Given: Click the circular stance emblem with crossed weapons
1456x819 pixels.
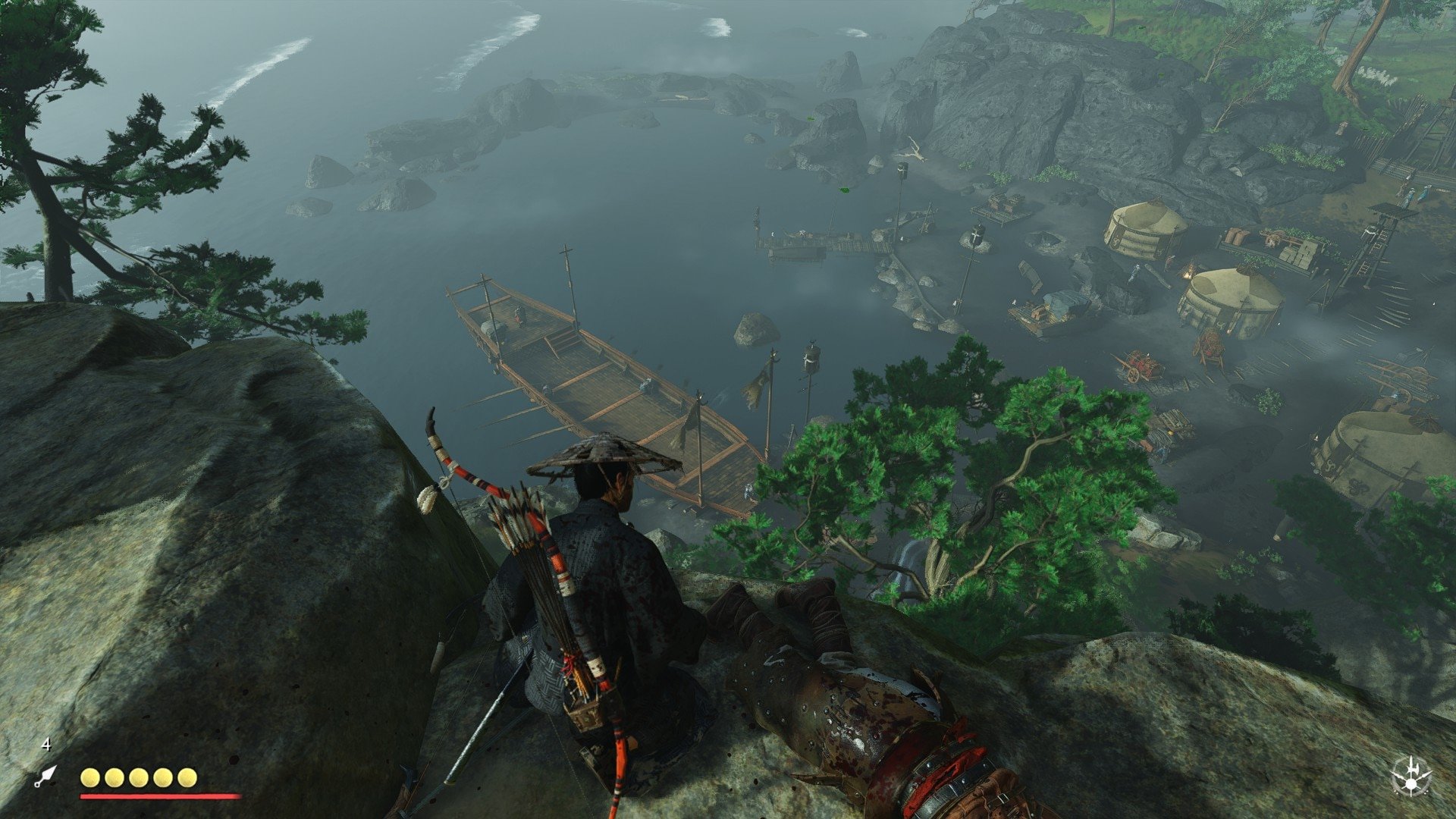Looking at the screenshot, I should click(1411, 777).
